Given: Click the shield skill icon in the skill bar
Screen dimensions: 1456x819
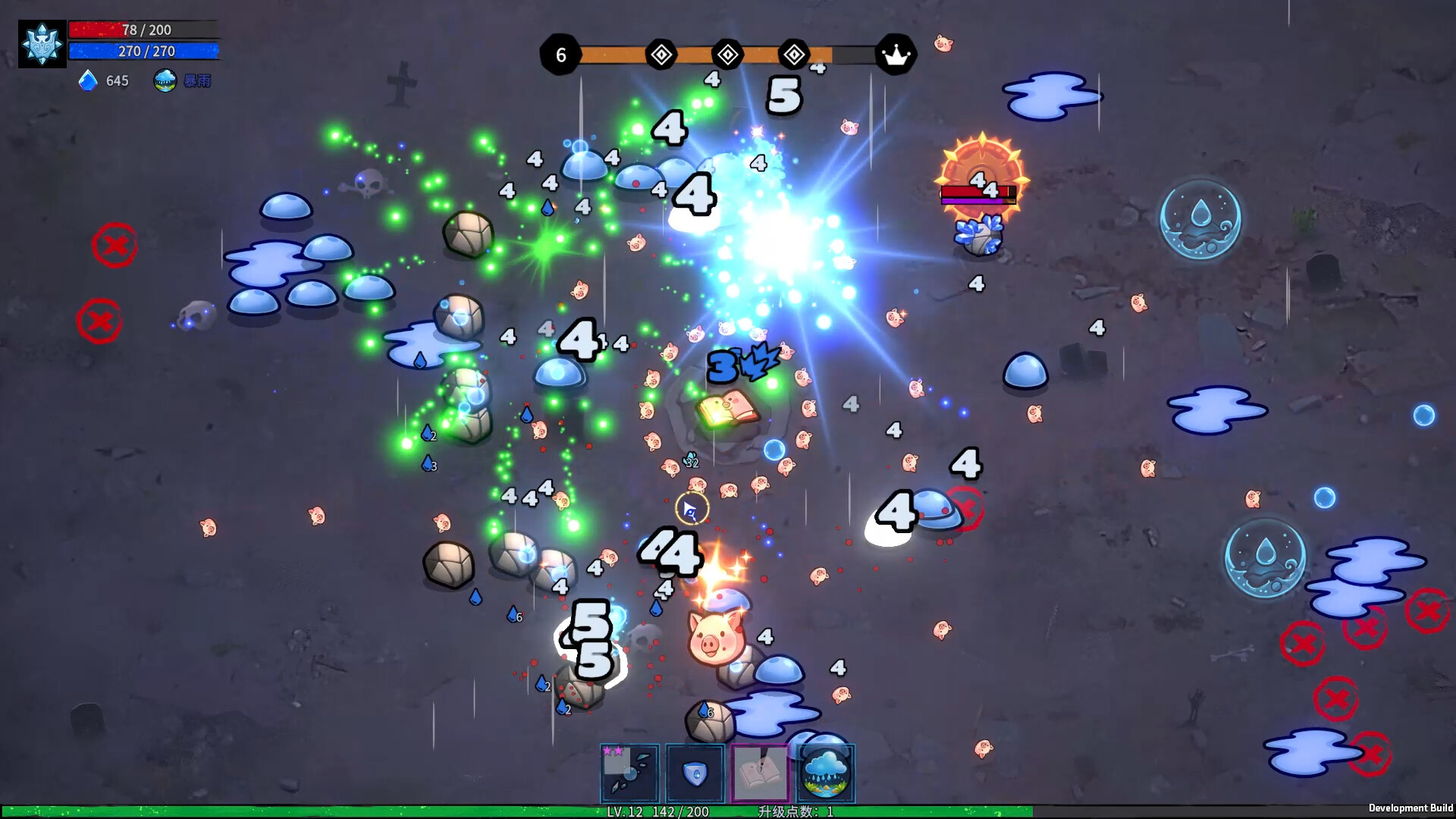Looking at the screenshot, I should click(x=694, y=773).
